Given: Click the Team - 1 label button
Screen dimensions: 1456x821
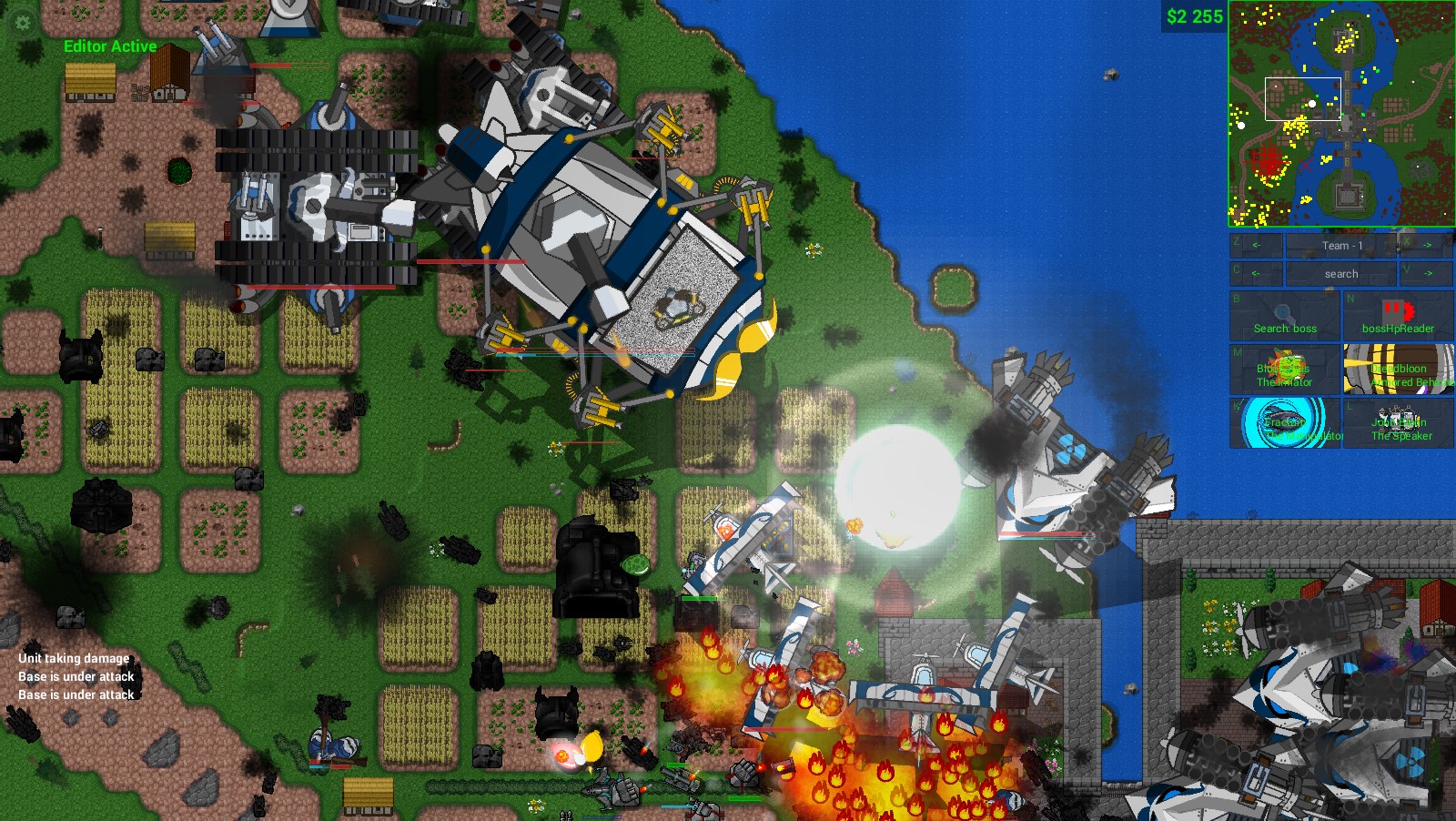Looking at the screenshot, I should [x=1341, y=246].
